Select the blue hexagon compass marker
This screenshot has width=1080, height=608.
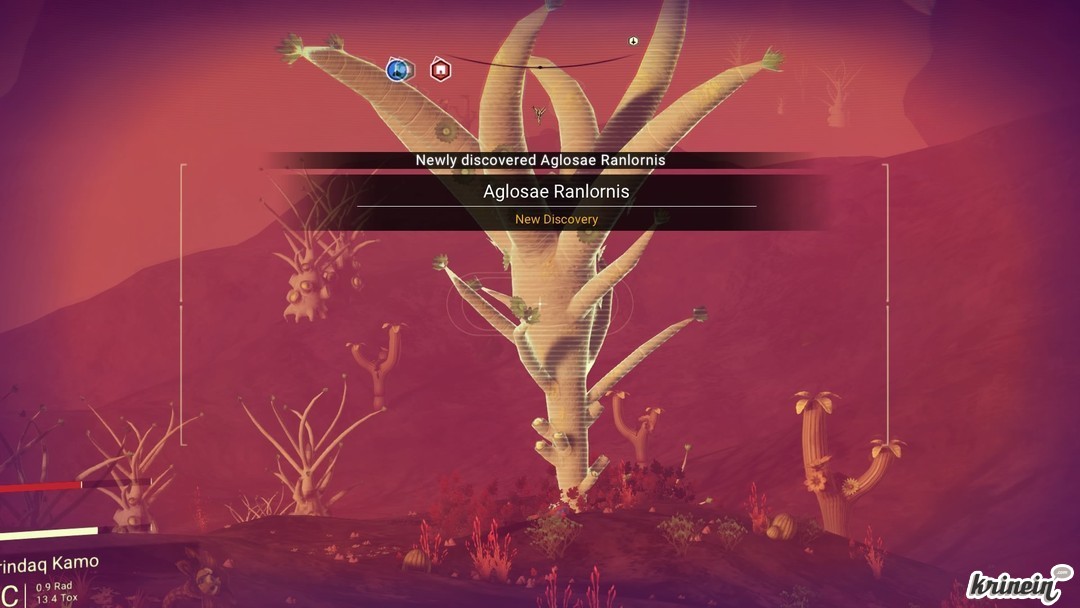pyautogui.click(x=399, y=70)
